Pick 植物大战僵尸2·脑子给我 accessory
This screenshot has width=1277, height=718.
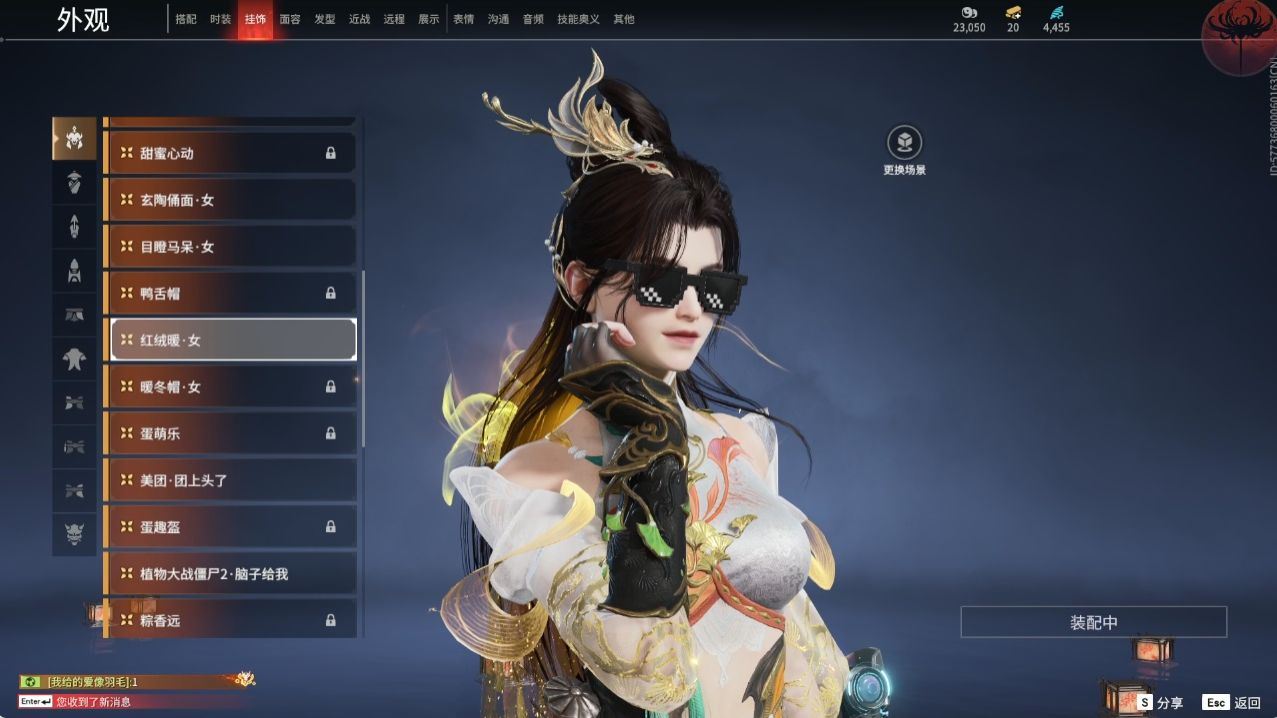[230, 574]
